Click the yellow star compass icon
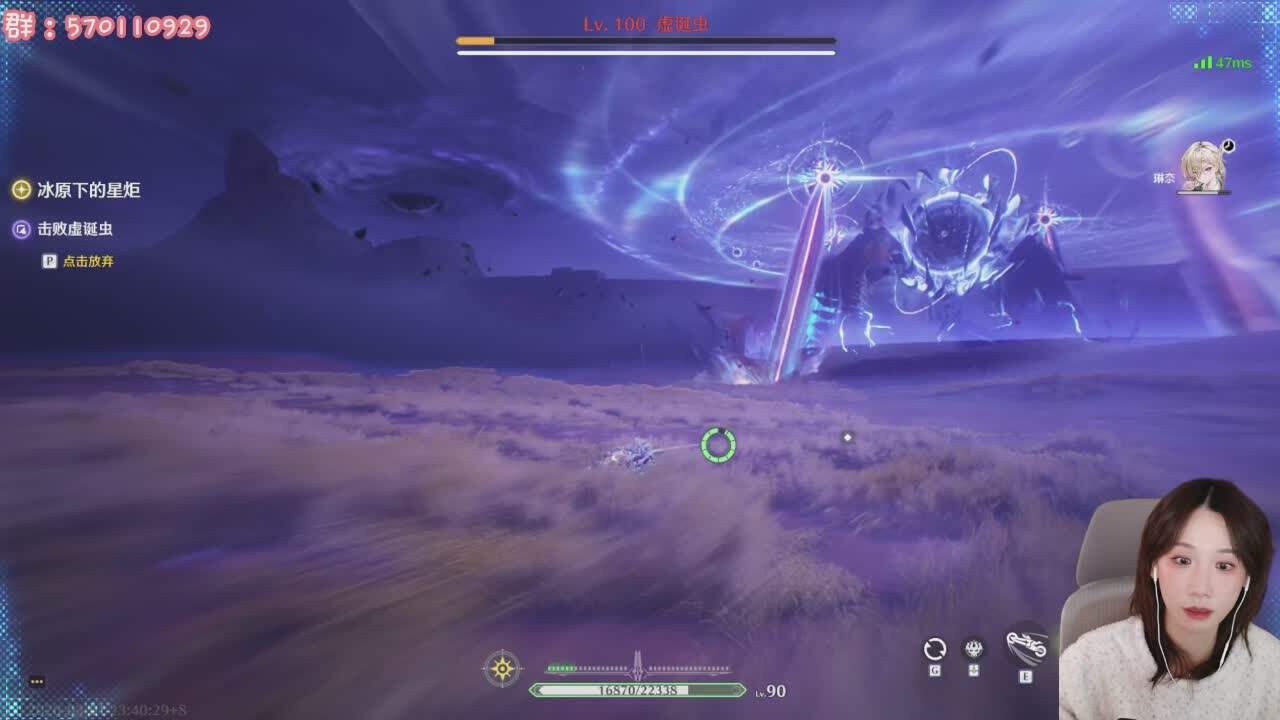1280x720 pixels. point(502,667)
